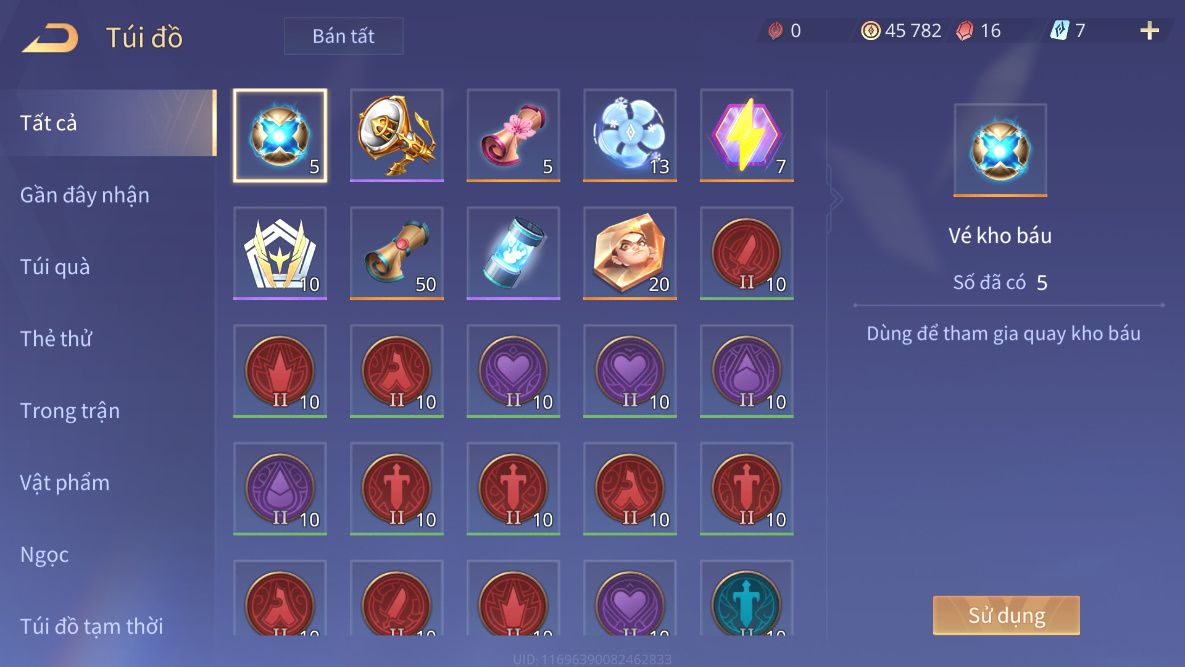The height and width of the screenshot is (667, 1185).
Task: Select the golden megaphone item
Action: coord(396,135)
